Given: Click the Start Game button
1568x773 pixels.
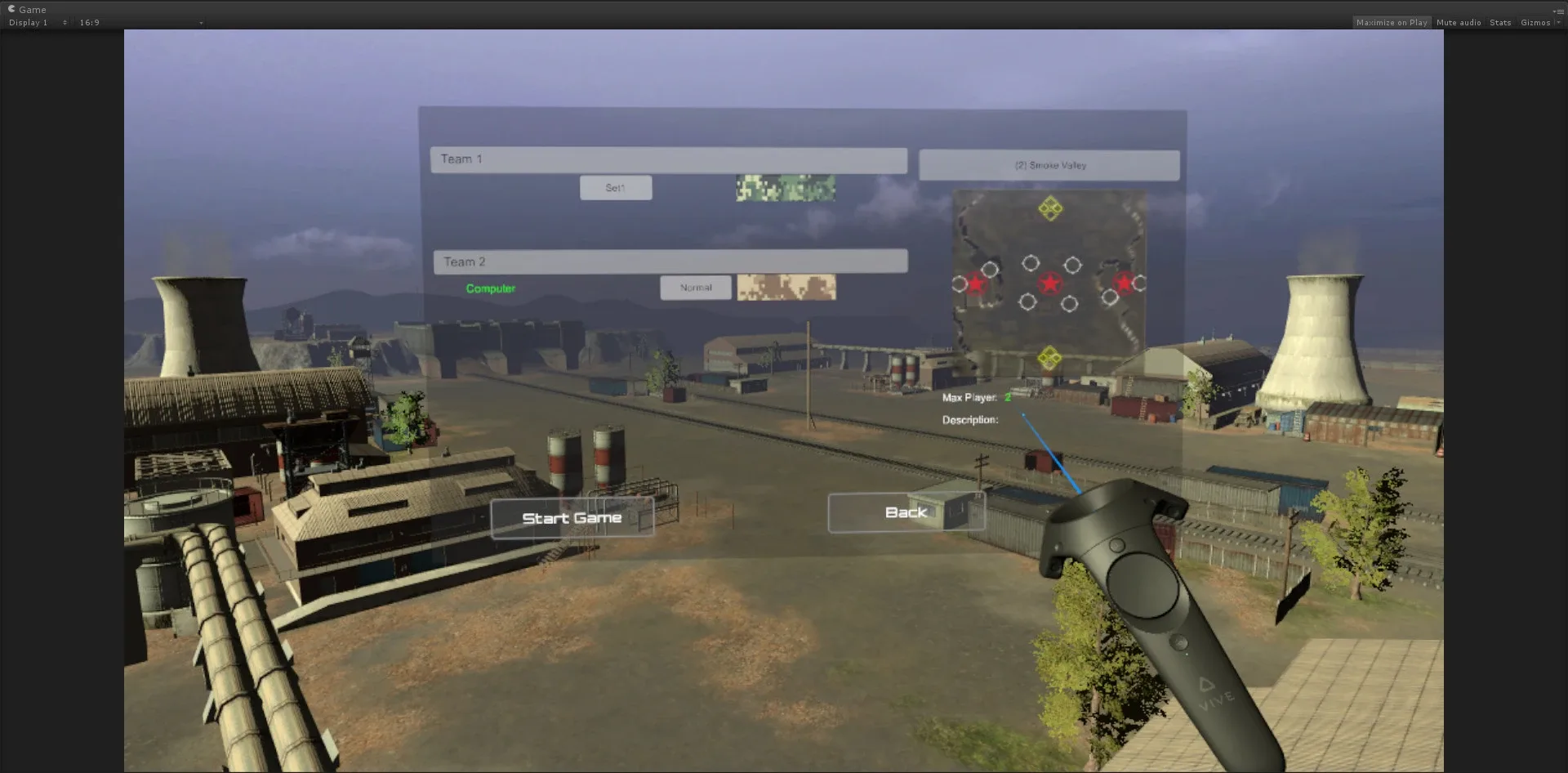Looking at the screenshot, I should coord(572,516).
